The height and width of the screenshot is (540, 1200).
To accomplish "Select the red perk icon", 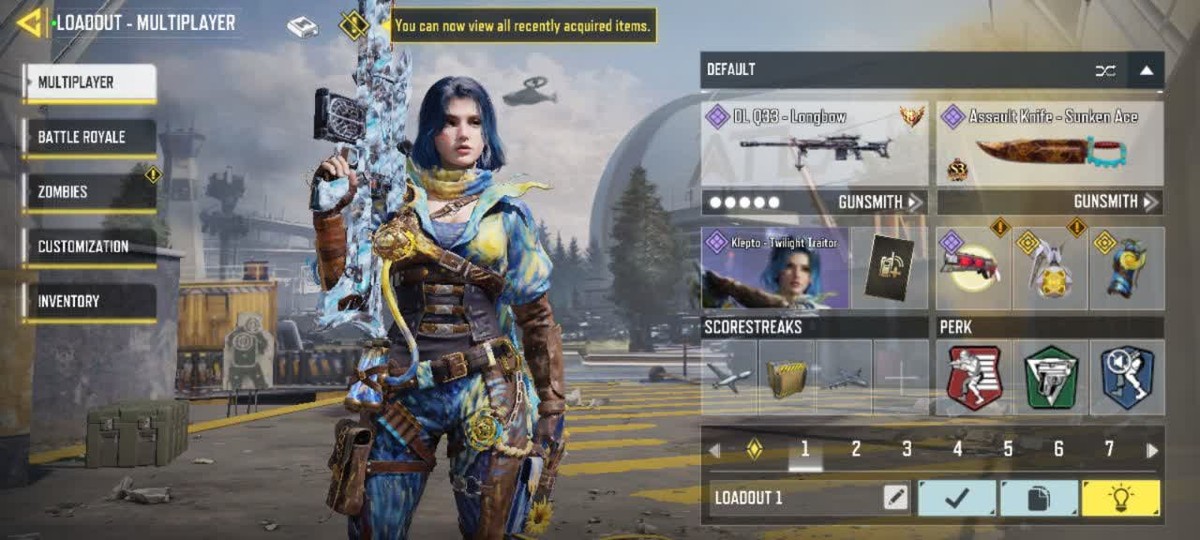I will [x=974, y=377].
